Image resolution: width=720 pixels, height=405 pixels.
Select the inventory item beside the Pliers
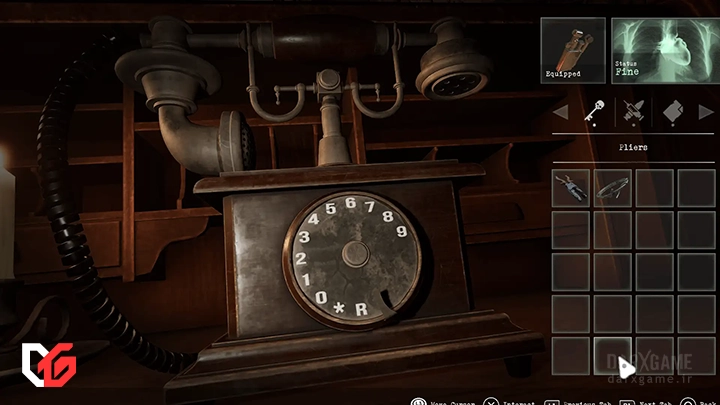pyautogui.click(x=611, y=186)
